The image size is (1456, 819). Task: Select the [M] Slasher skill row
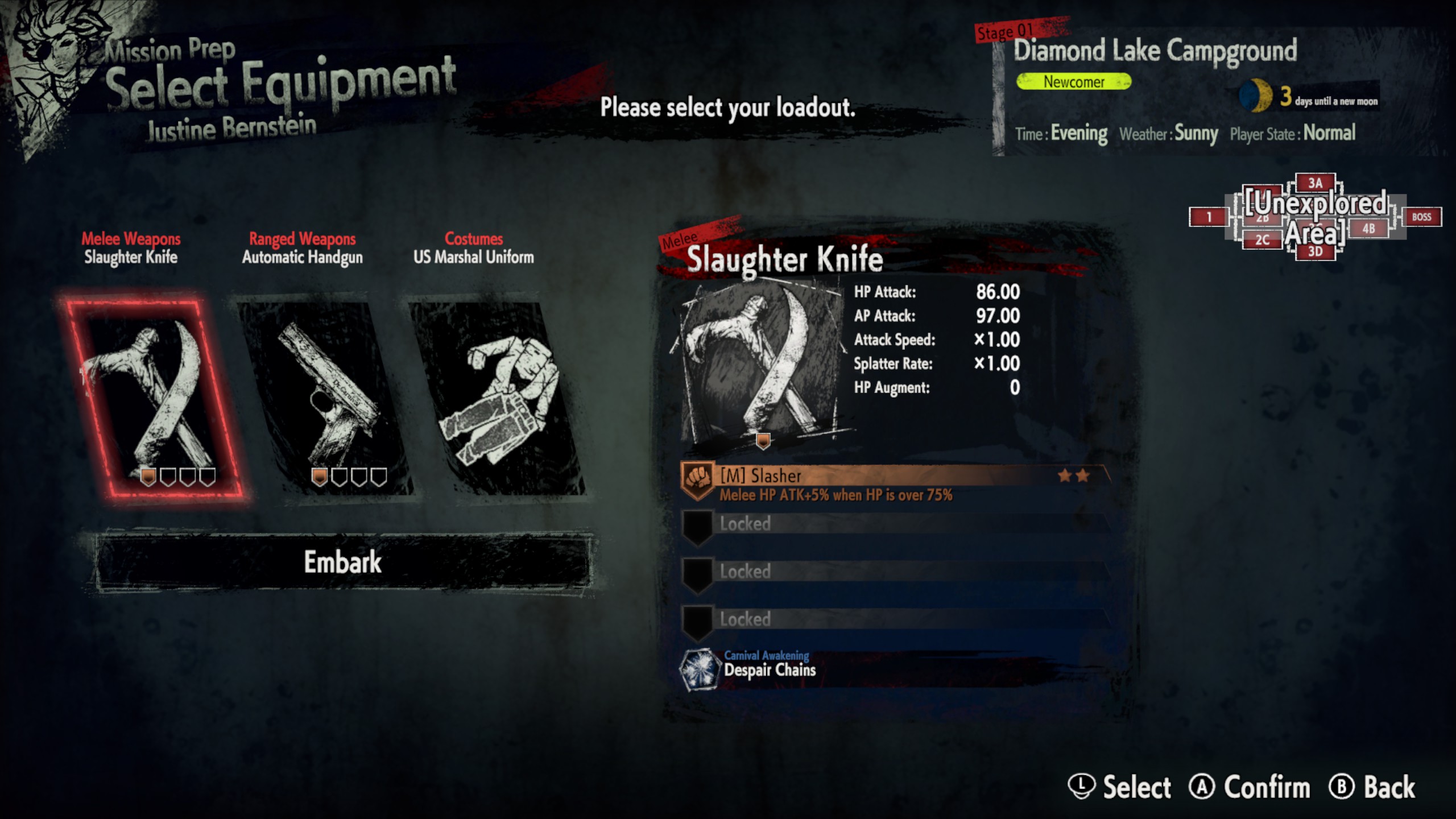[895, 483]
